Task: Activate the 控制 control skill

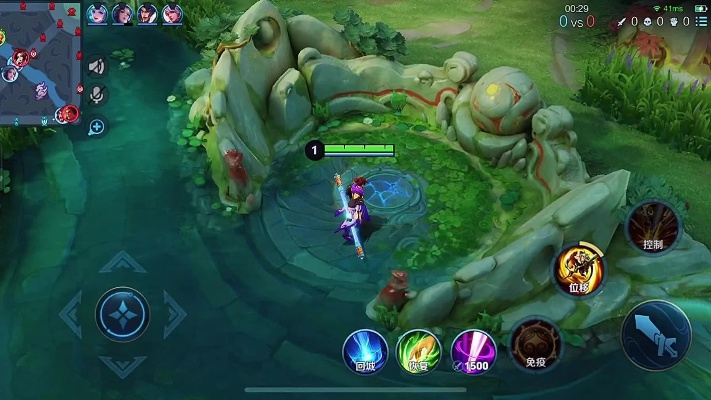Action: (x=652, y=227)
